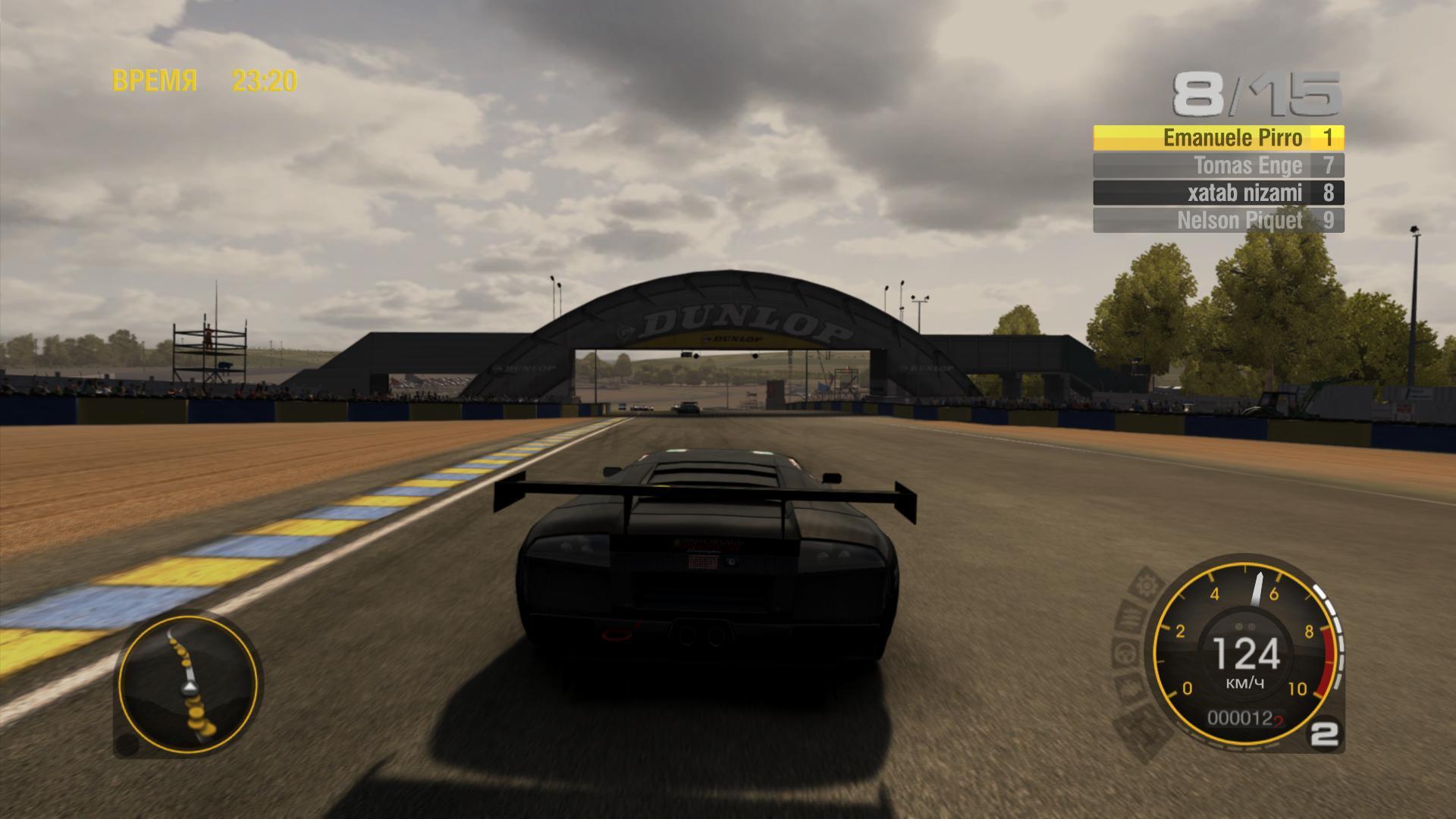Select leader Emanuele Pirro in standings
The image size is (1456, 819).
pos(1218,138)
